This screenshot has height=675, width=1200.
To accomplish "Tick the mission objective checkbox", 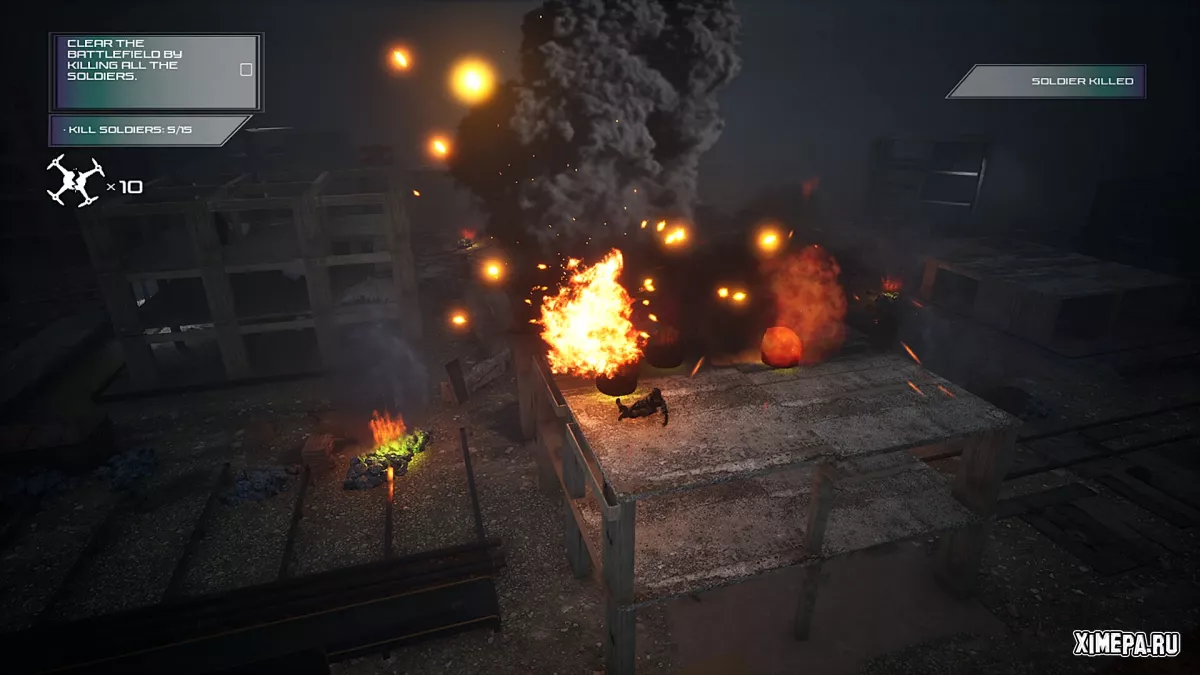I will coord(246,70).
